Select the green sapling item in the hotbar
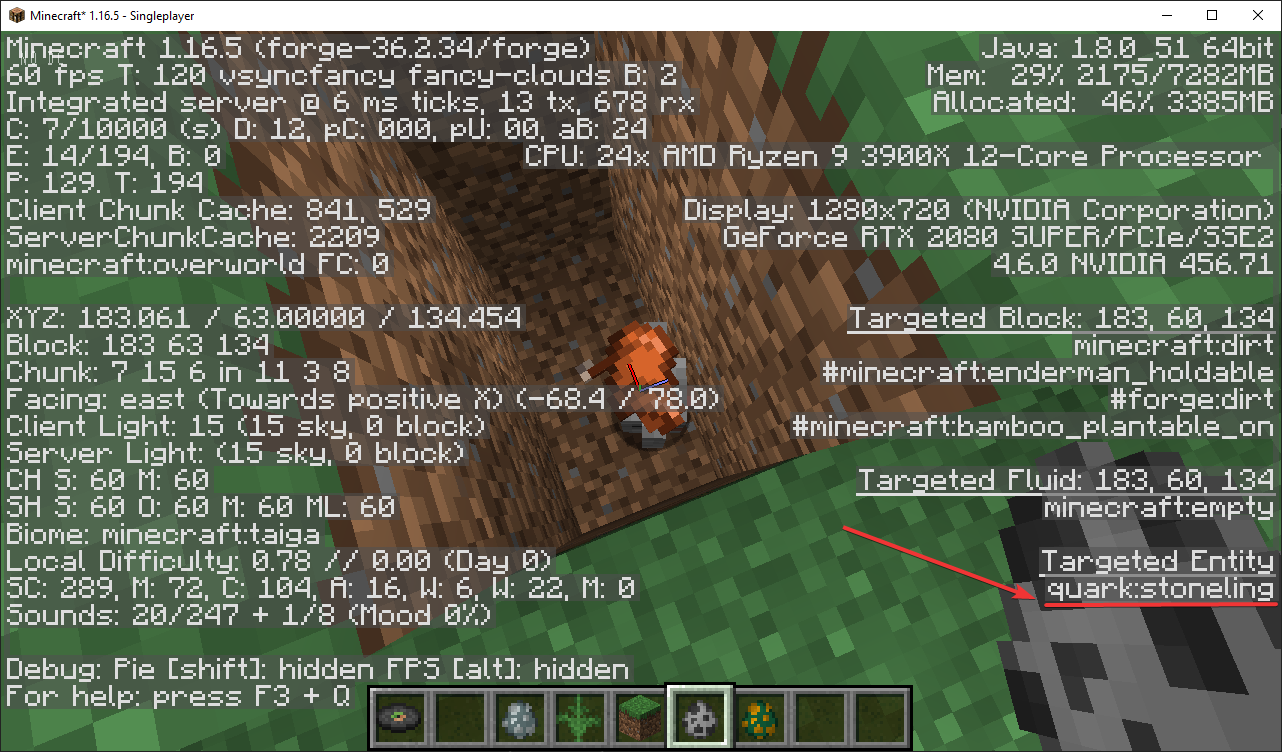Image resolution: width=1282 pixels, height=752 pixels. [580, 718]
